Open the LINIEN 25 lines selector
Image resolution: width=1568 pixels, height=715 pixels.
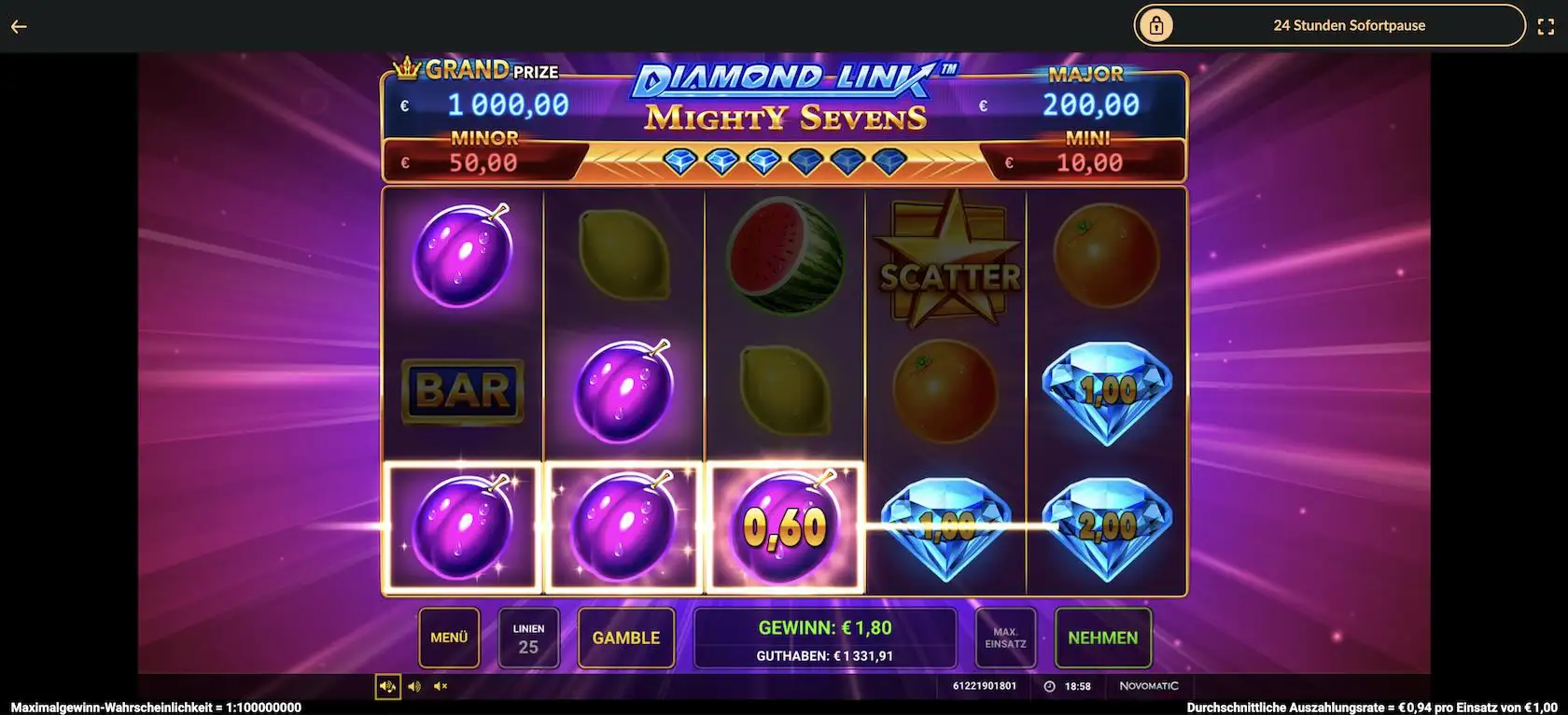pos(529,638)
